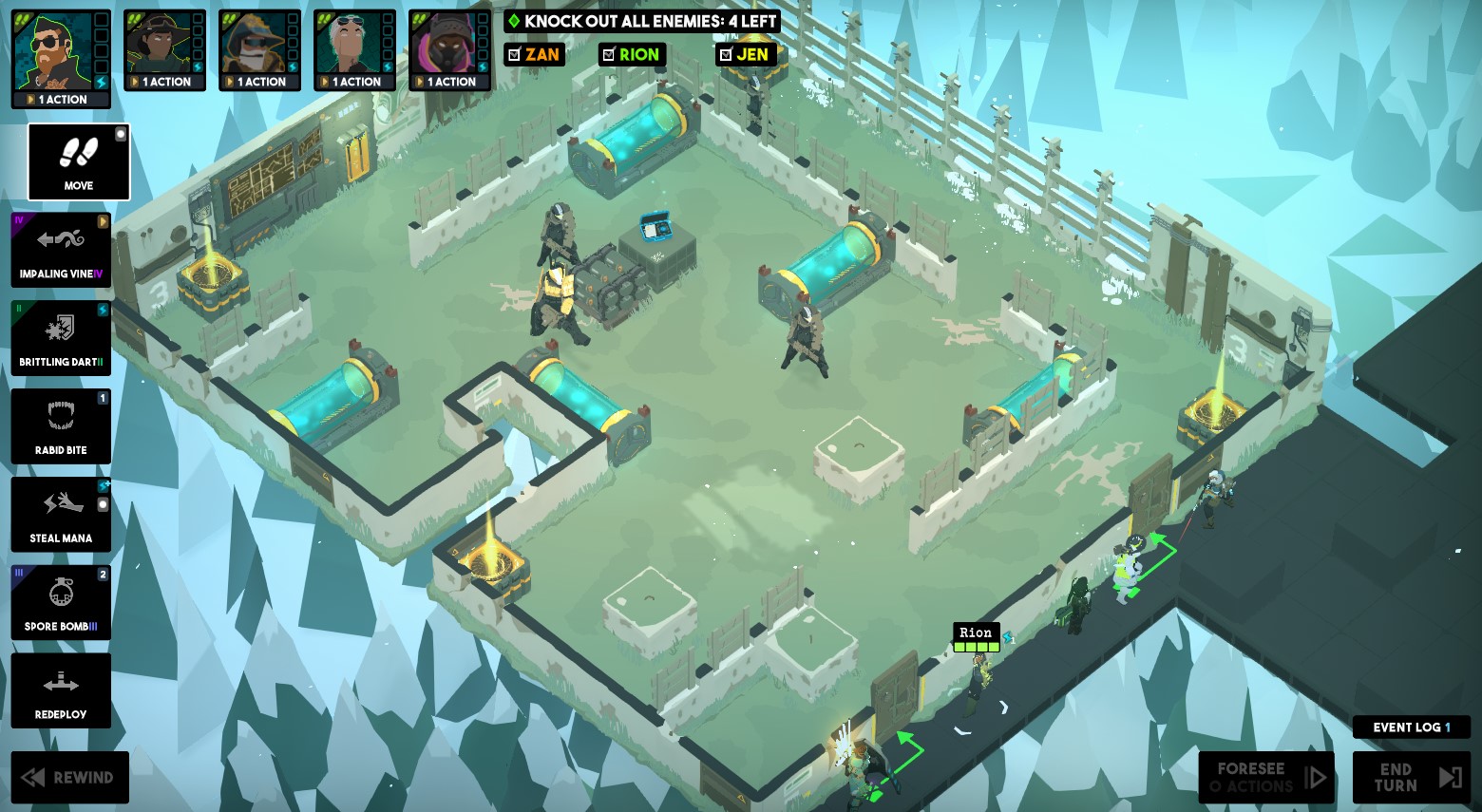Screen dimensions: 1482x812
Task: Toggle the ZAN objective checkbox
Action: pos(517,54)
